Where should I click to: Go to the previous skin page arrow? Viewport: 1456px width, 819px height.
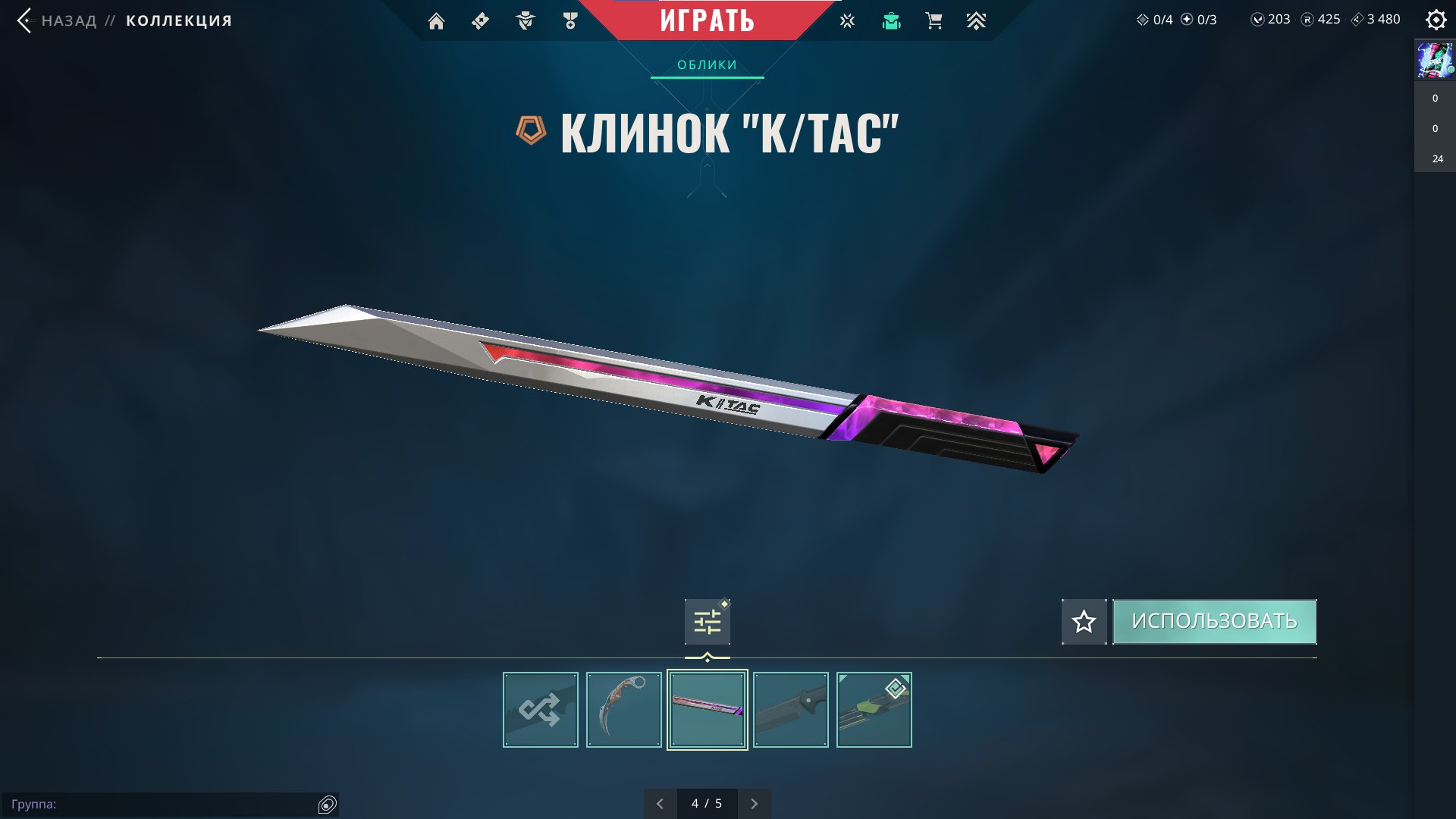[x=660, y=804]
